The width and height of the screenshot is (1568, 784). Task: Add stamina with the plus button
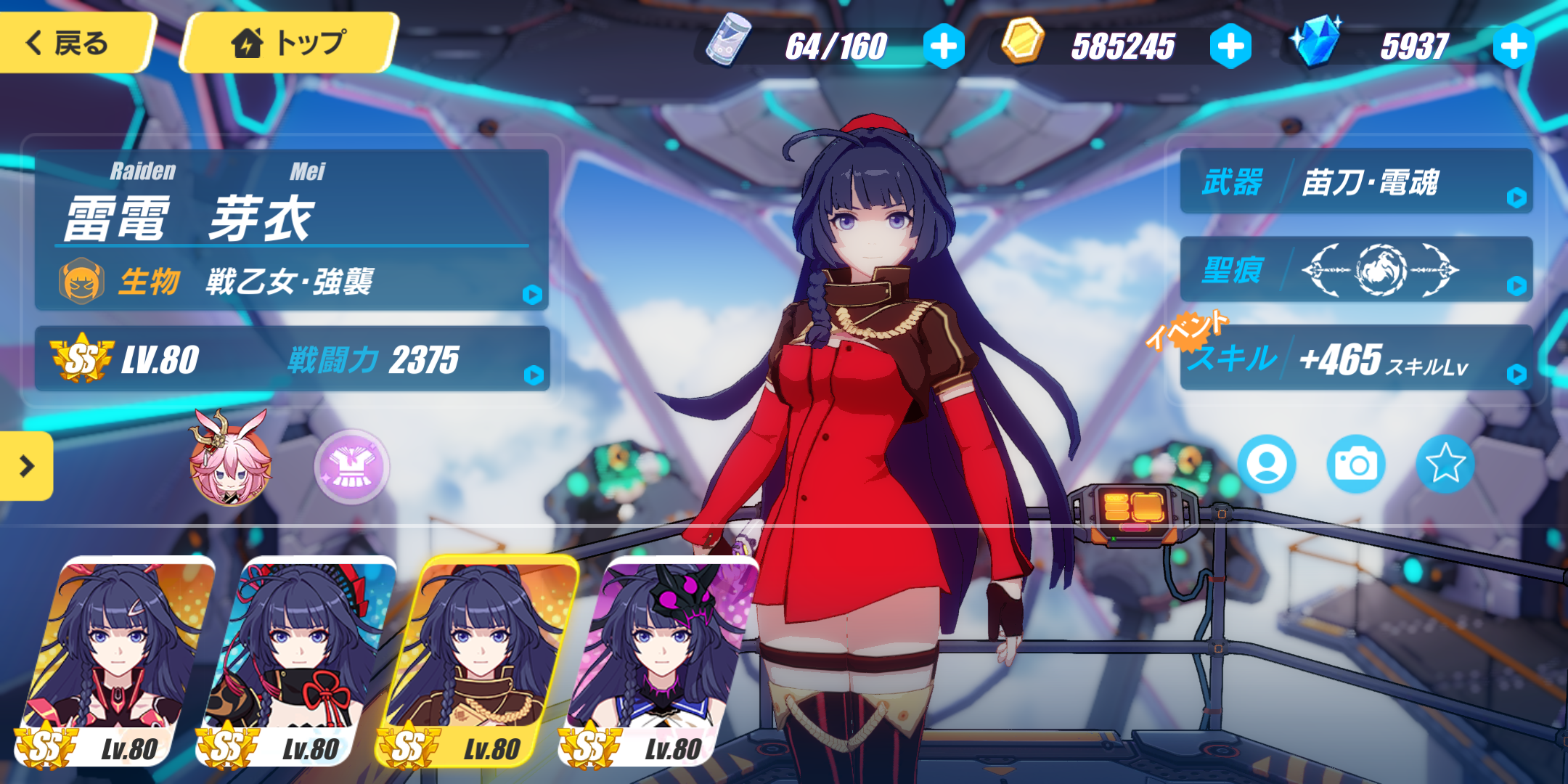tap(944, 46)
